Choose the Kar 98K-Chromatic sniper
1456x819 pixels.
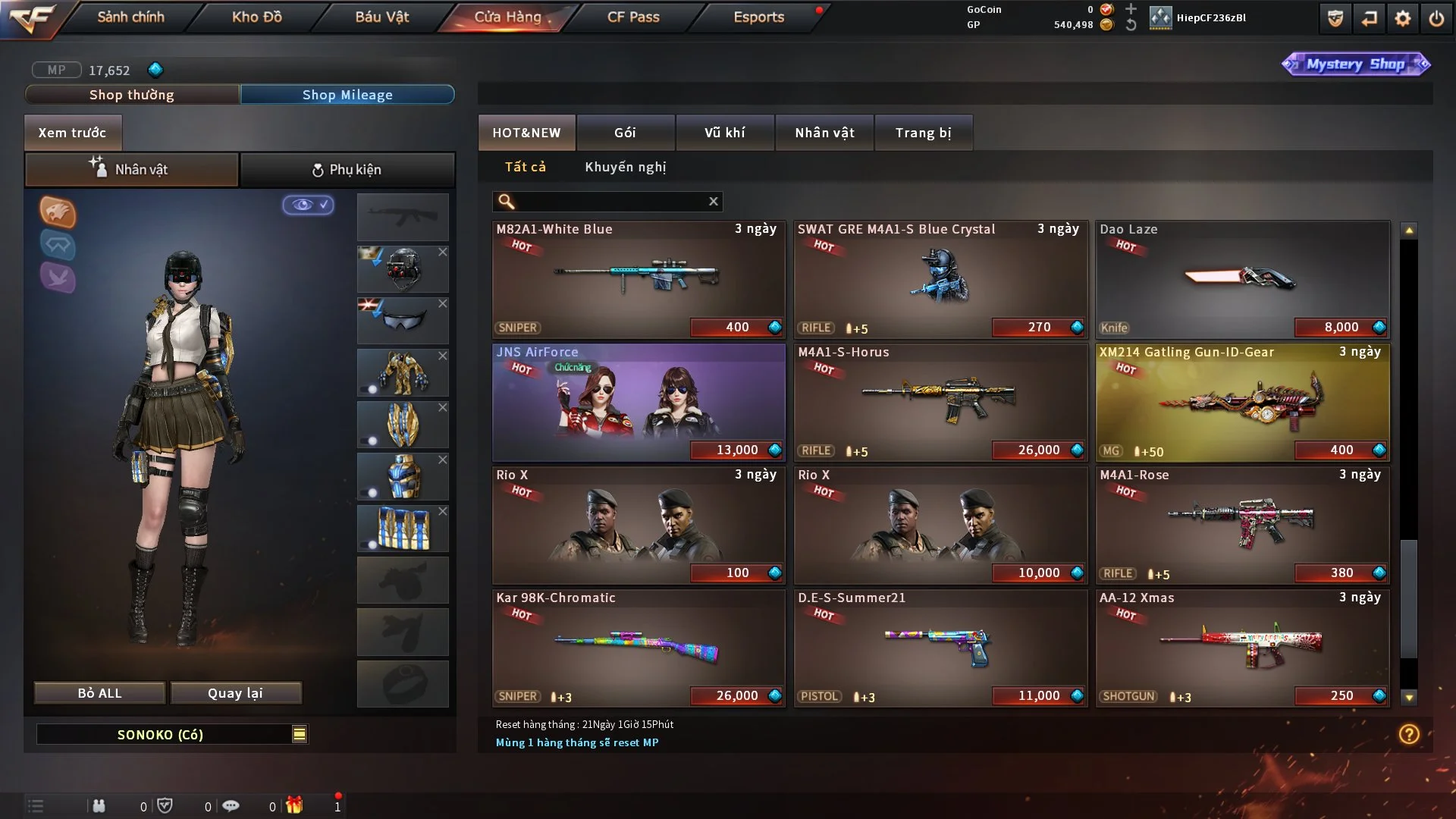pyautogui.click(x=639, y=648)
